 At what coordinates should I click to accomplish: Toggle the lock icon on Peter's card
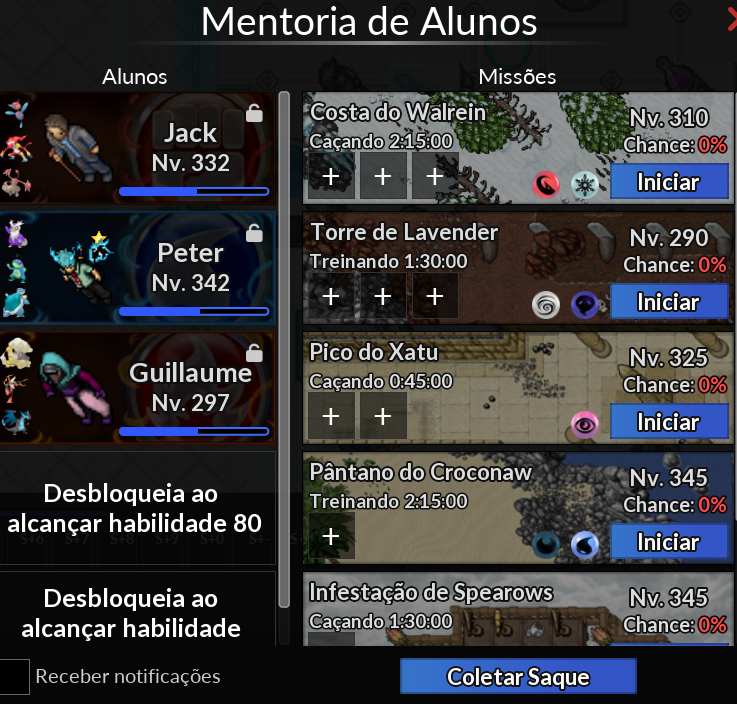click(x=254, y=233)
